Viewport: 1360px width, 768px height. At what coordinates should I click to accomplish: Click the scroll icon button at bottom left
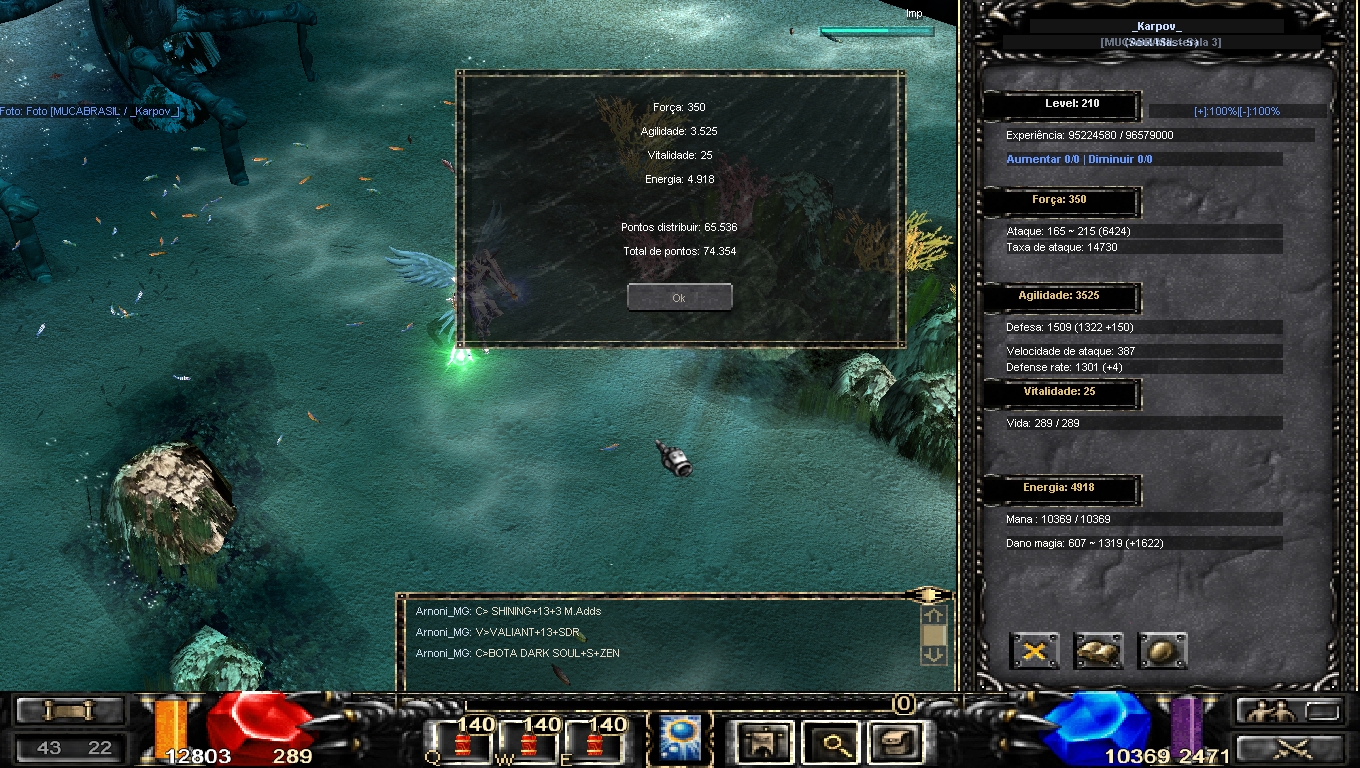click(x=69, y=711)
